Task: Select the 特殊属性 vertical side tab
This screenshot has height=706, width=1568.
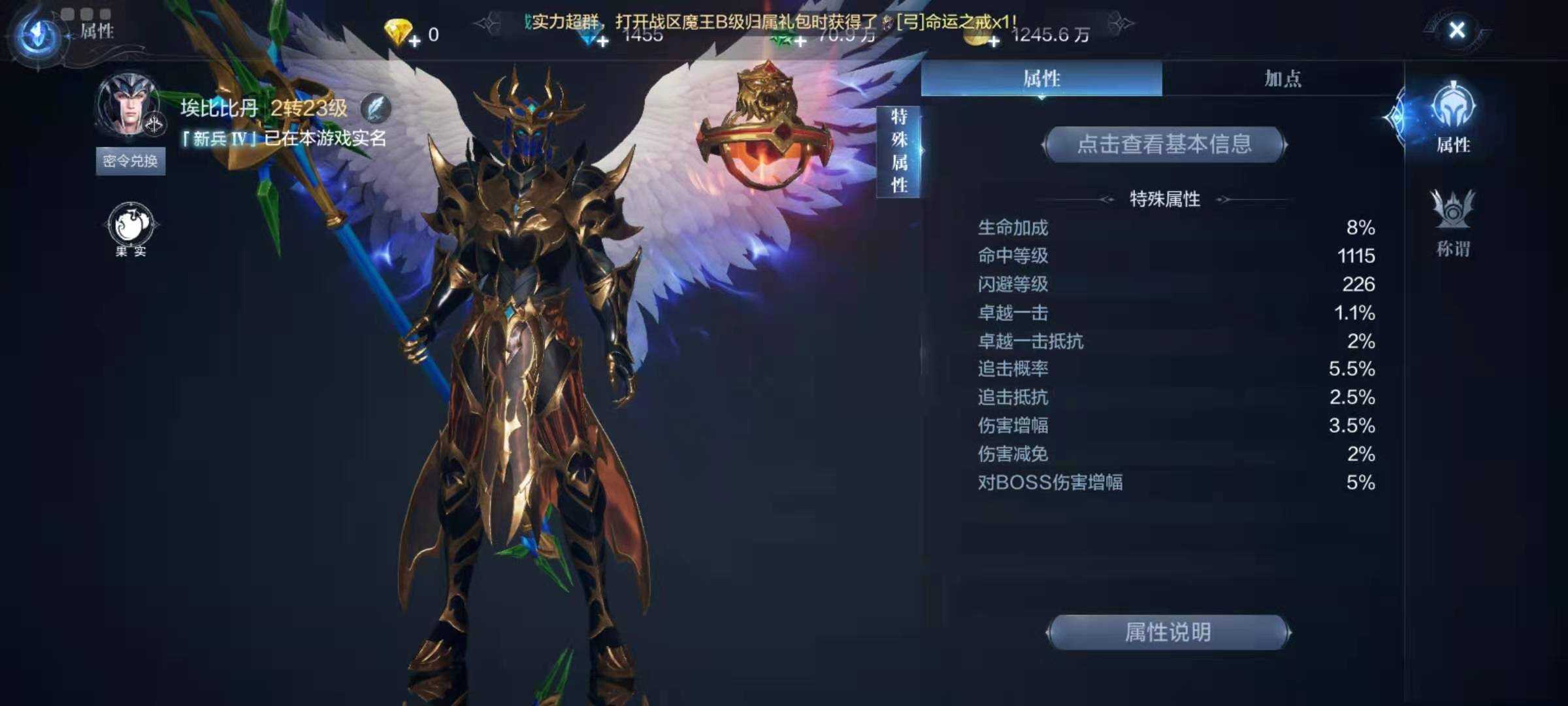Action: (x=898, y=150)
